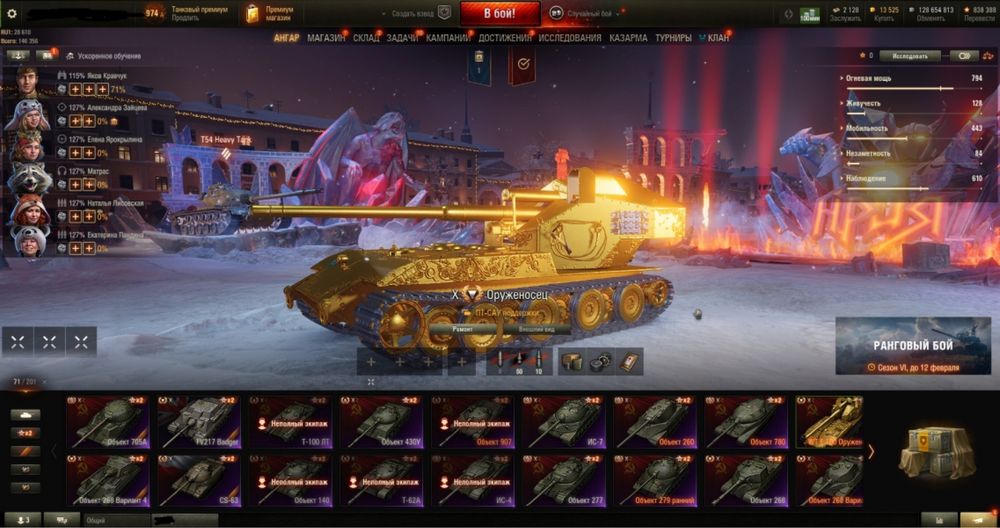Switch to the МАГАЗИН tab
The height and width of the screenshot is (528, 1000).
326,38
